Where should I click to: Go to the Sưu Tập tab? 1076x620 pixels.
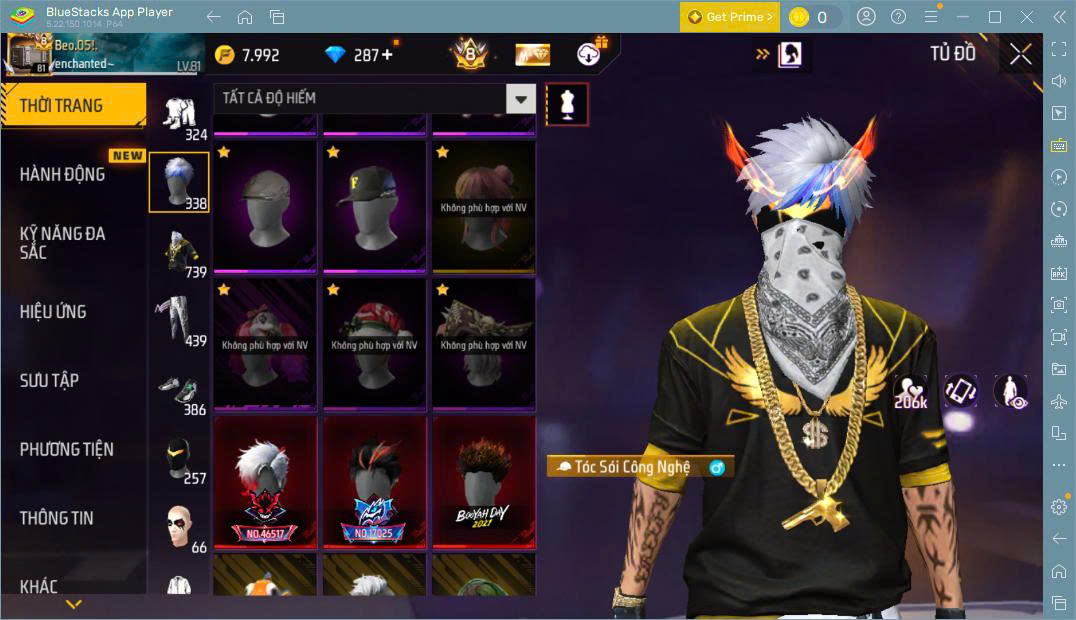(50, 380)
